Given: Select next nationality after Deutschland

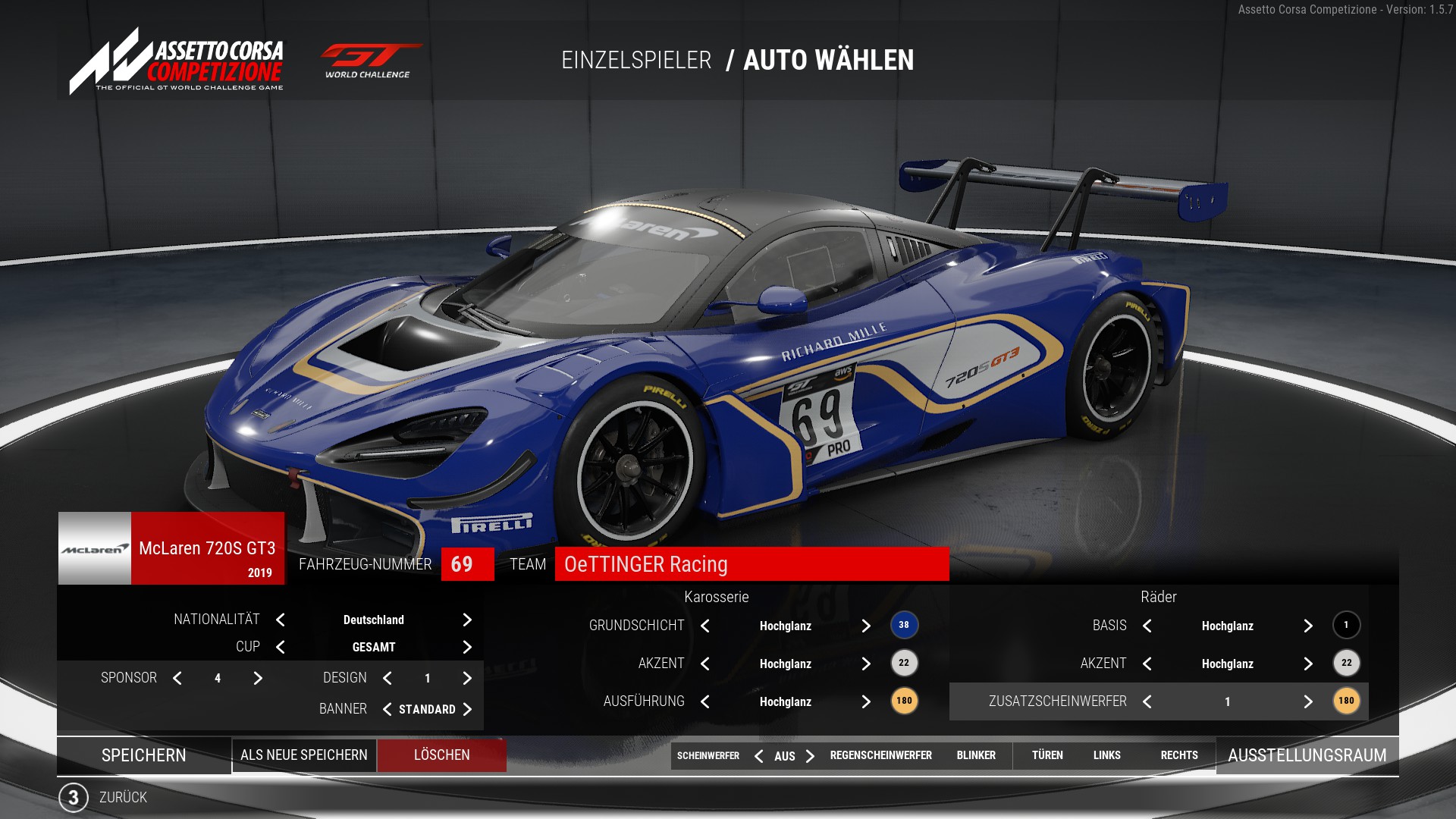Looking at the screenshot, I should pyautogui.click(x=467, y=620).
